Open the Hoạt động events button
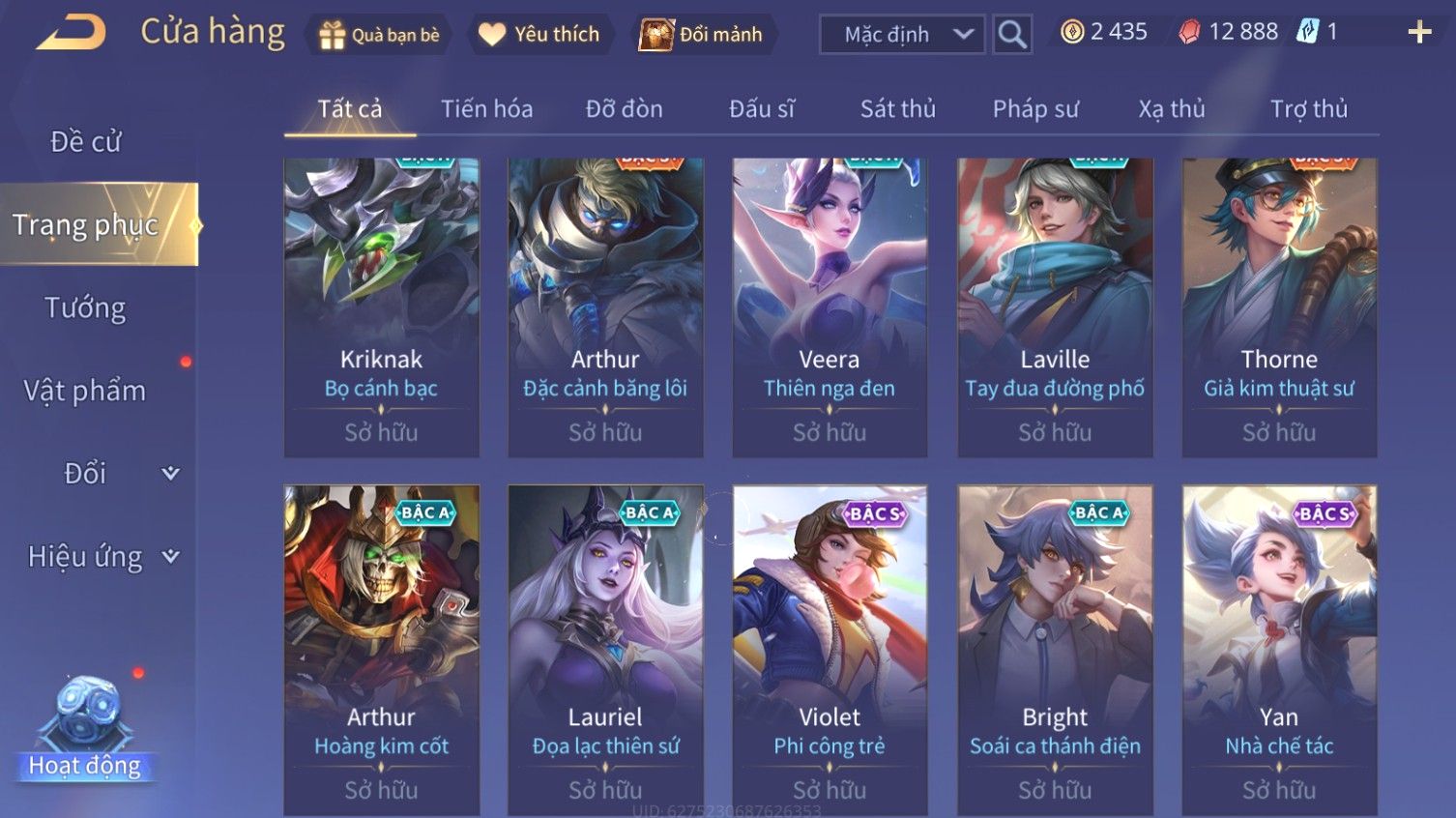This screenshot has width=1456, height=818. coord(85,730)
